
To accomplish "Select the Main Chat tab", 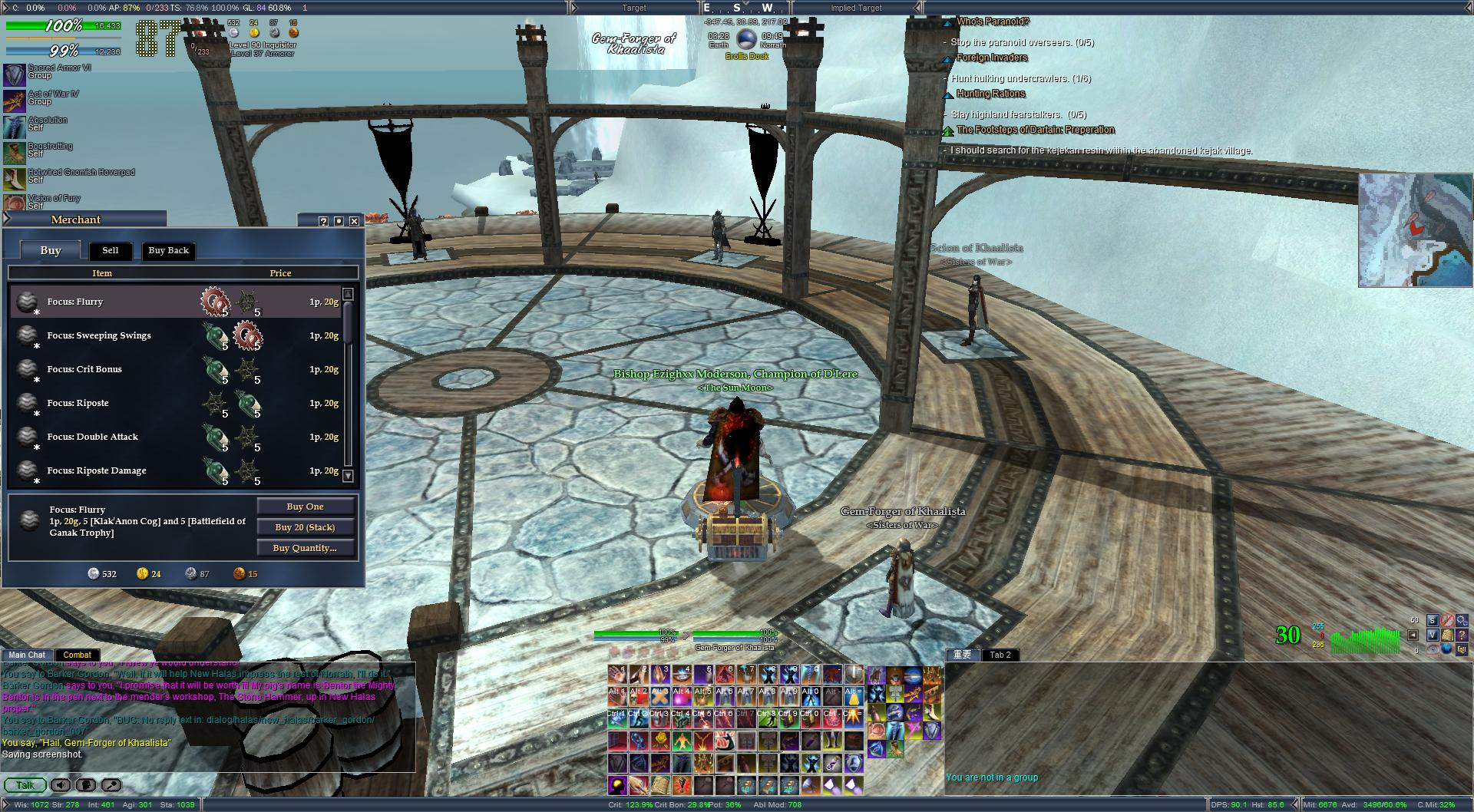I will tap(27, 655).
